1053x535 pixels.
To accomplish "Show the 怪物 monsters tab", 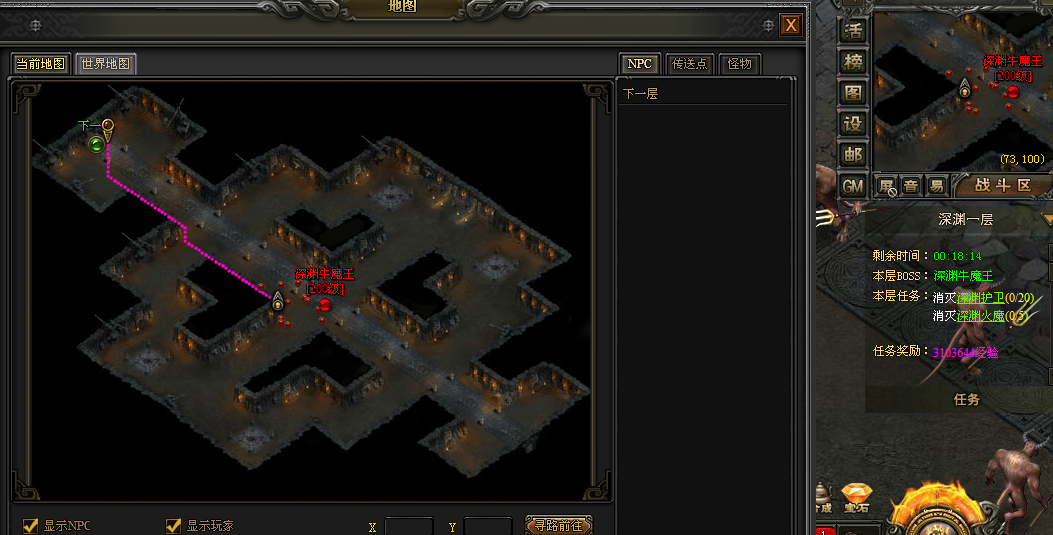I will (739, 64).
